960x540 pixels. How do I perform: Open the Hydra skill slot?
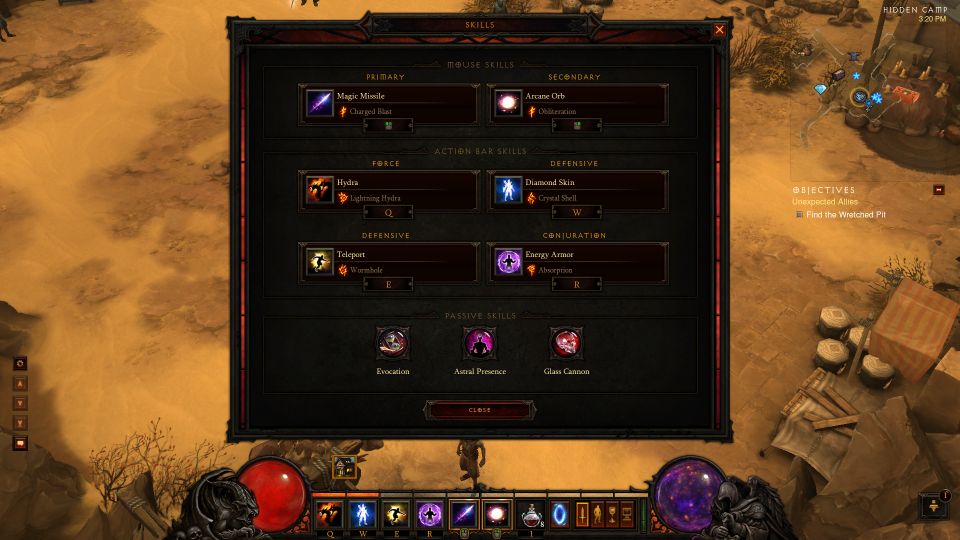click(389, 190)
